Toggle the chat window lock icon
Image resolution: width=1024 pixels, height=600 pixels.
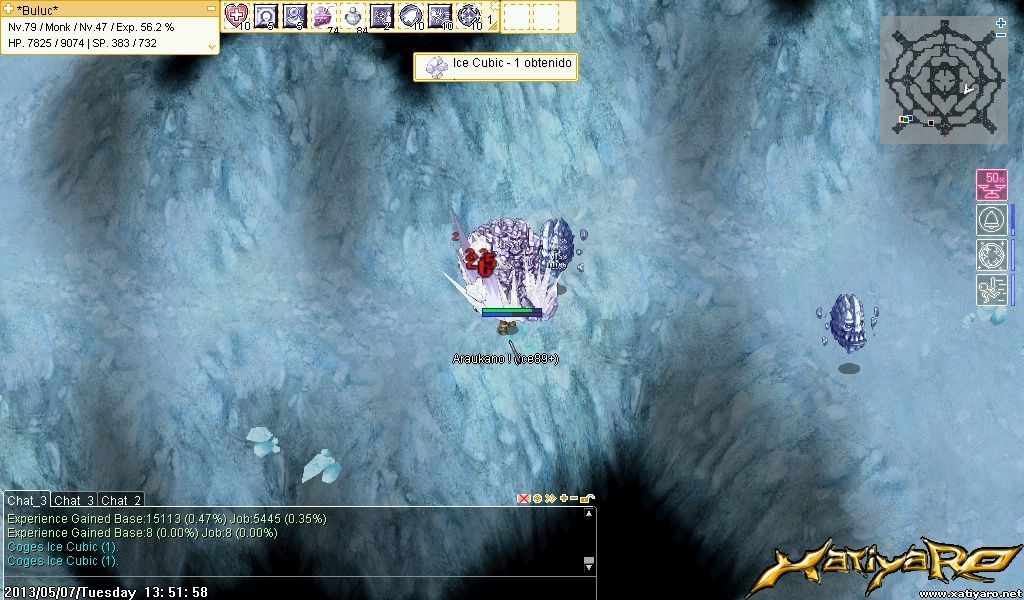[x=587, y=498]
